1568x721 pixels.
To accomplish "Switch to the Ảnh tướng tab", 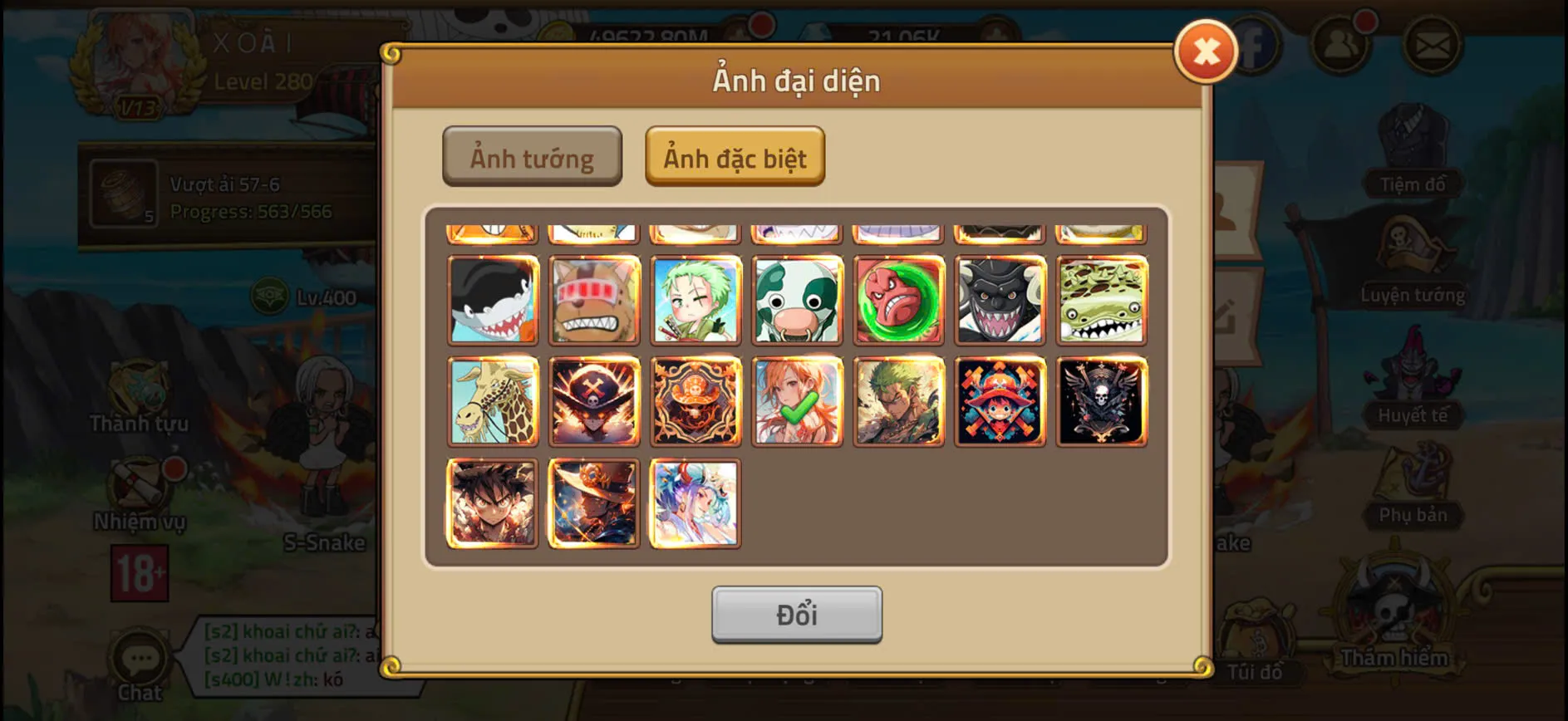I will 533,158.
